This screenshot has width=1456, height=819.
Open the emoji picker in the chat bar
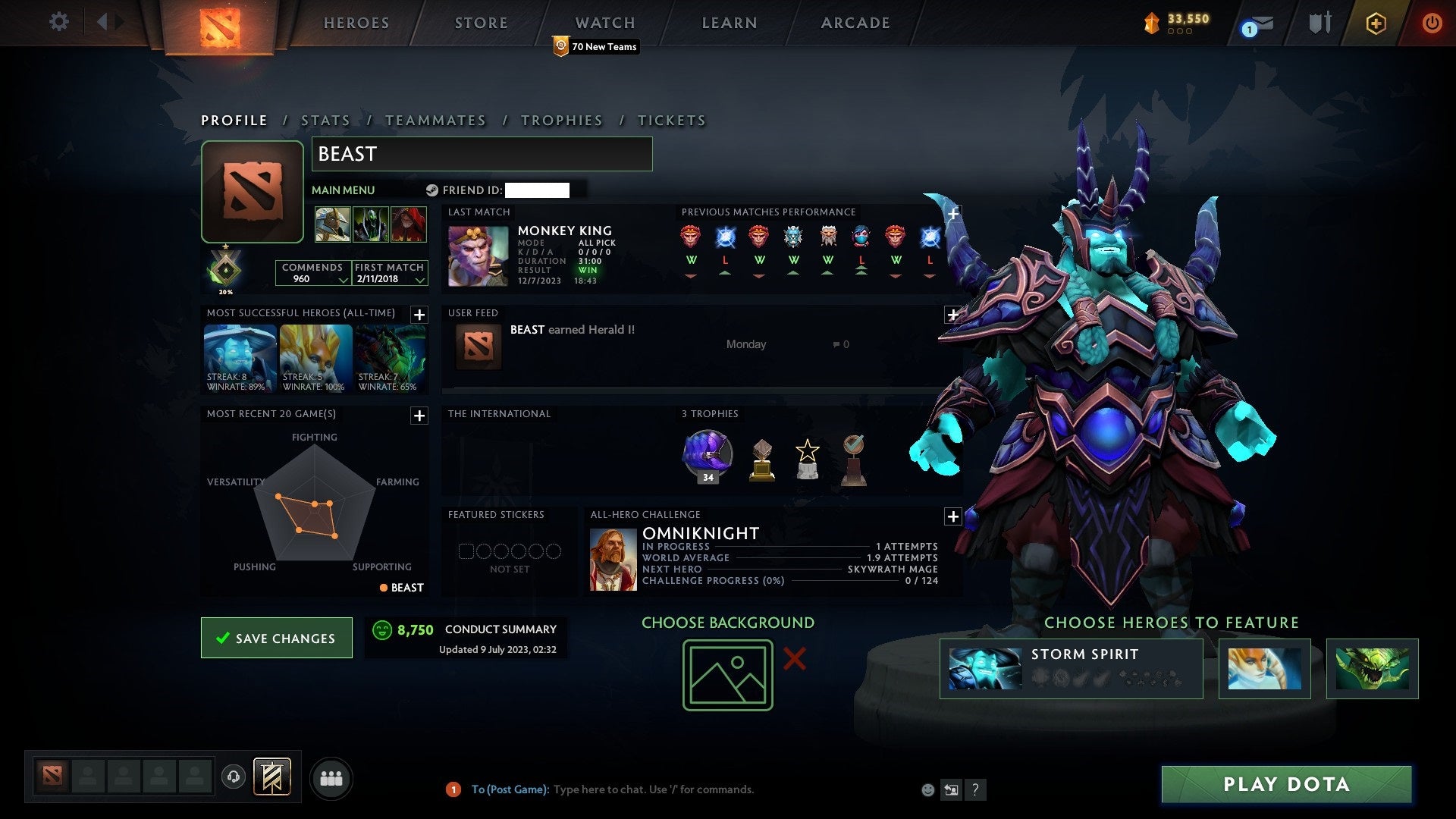click(x=927, y=789)
